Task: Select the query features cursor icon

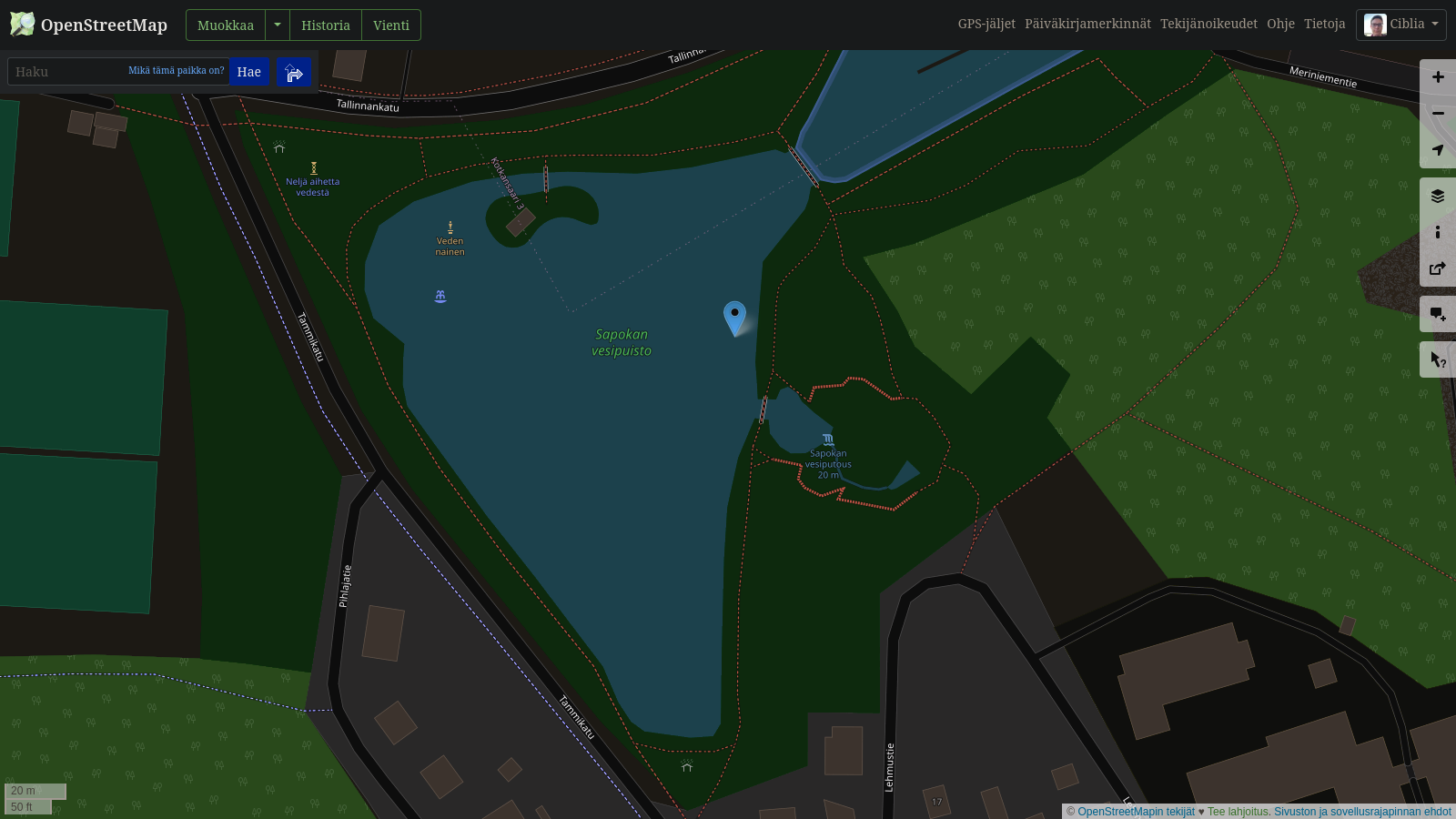Action: point(1438,359)
